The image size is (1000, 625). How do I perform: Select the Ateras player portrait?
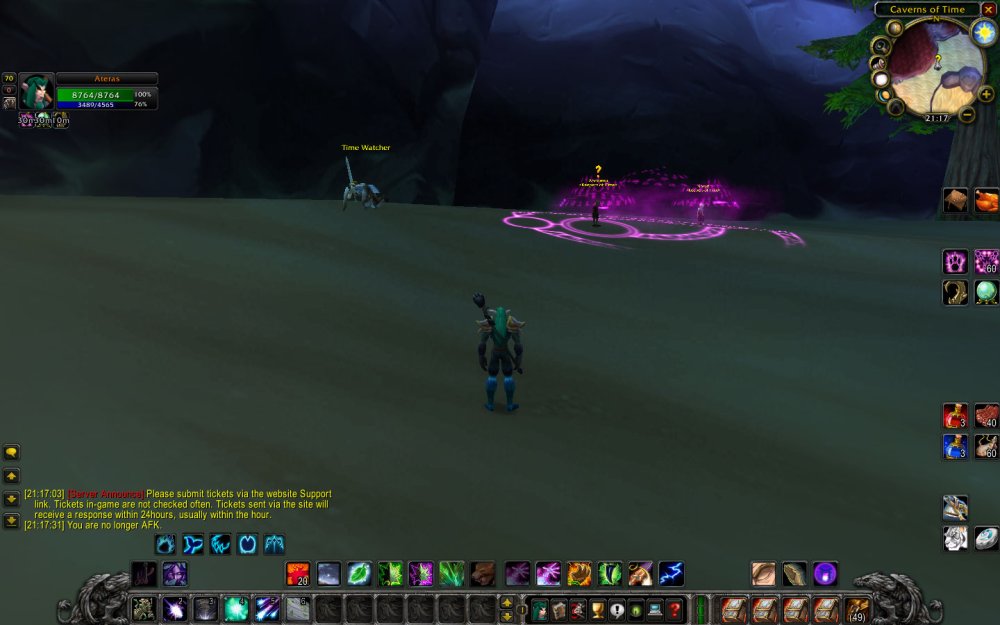click(x=36, y=91)
